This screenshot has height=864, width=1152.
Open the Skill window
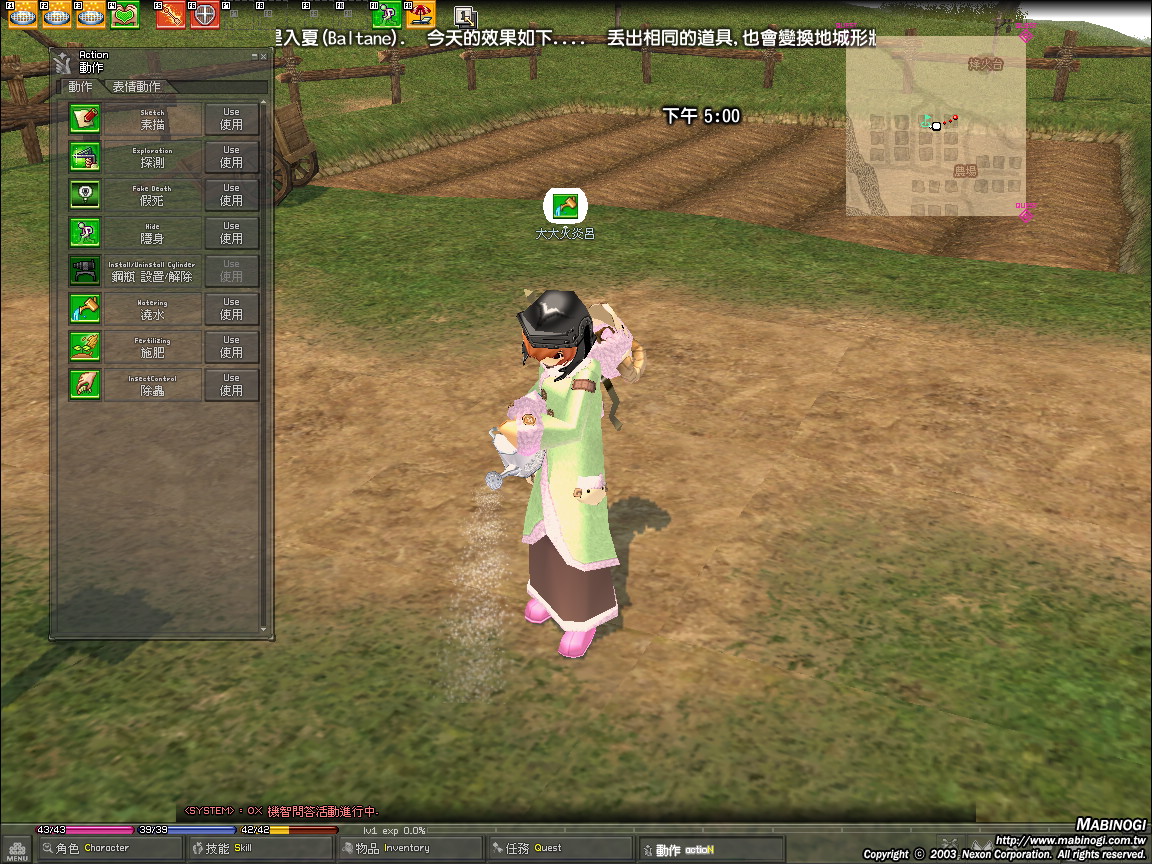coord(244,848)
